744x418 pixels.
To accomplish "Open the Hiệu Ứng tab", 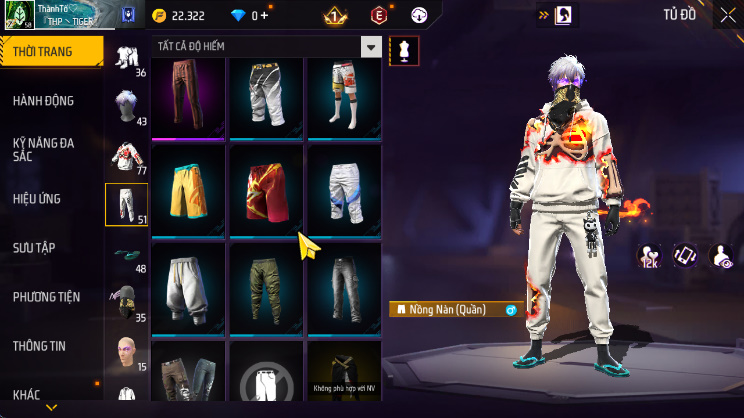I will pos(38,199).
